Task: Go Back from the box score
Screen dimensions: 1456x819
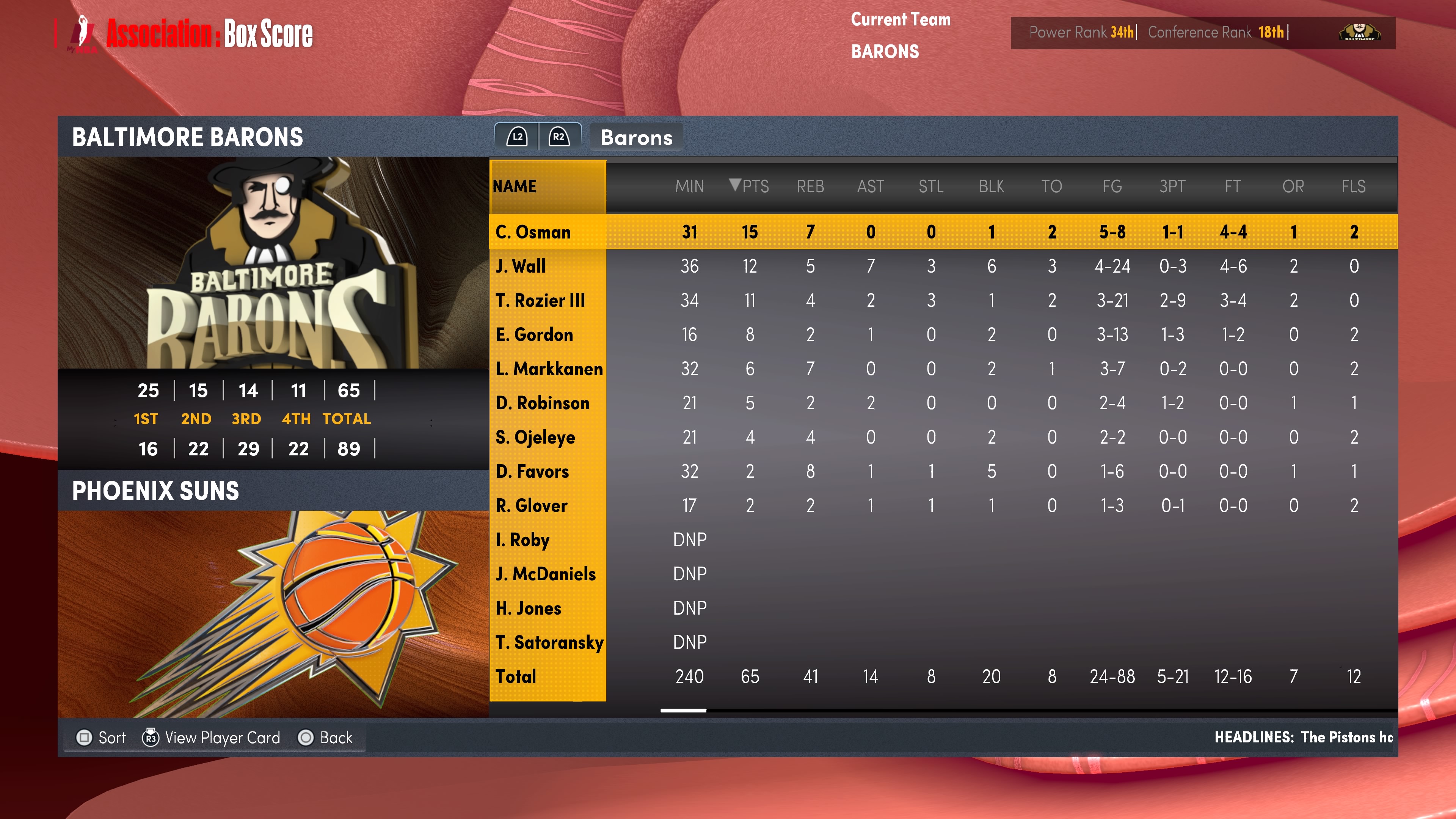Action: (x=326, y=737)
